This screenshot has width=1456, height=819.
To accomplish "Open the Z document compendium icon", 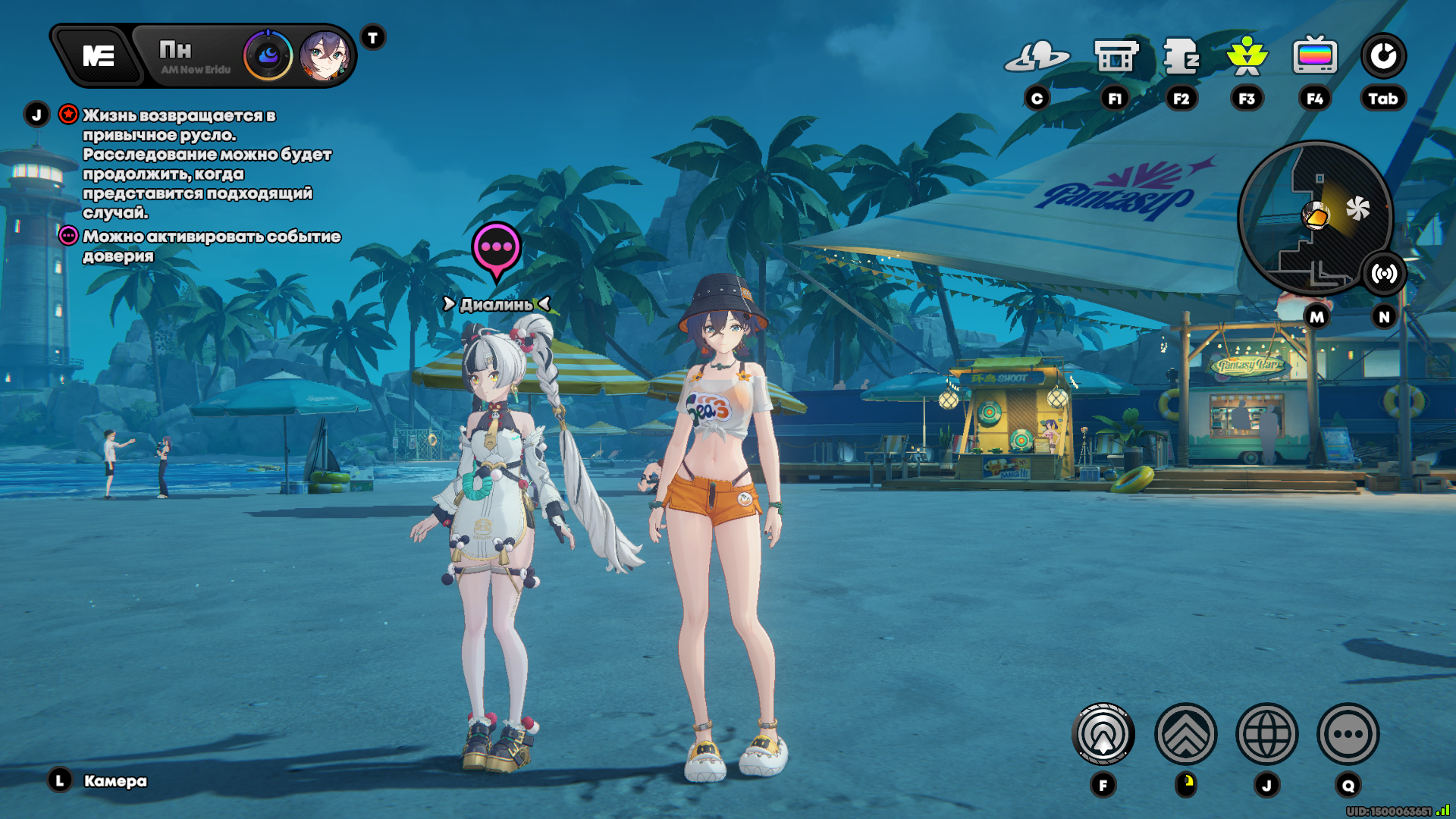I will (1181, 57).
